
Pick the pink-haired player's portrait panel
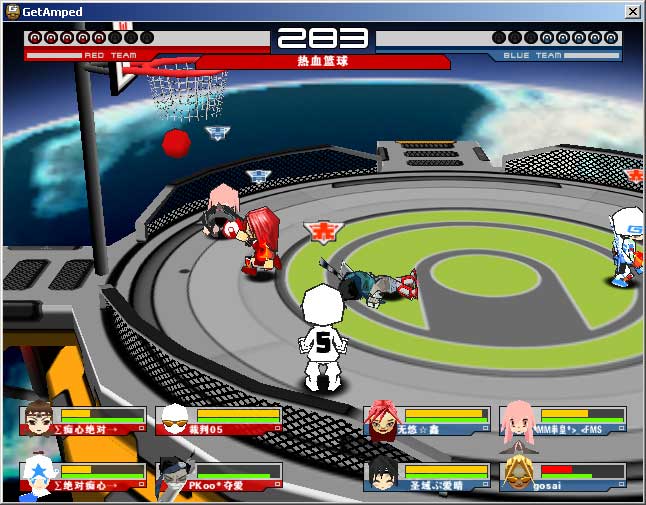[x=563, y=420]
